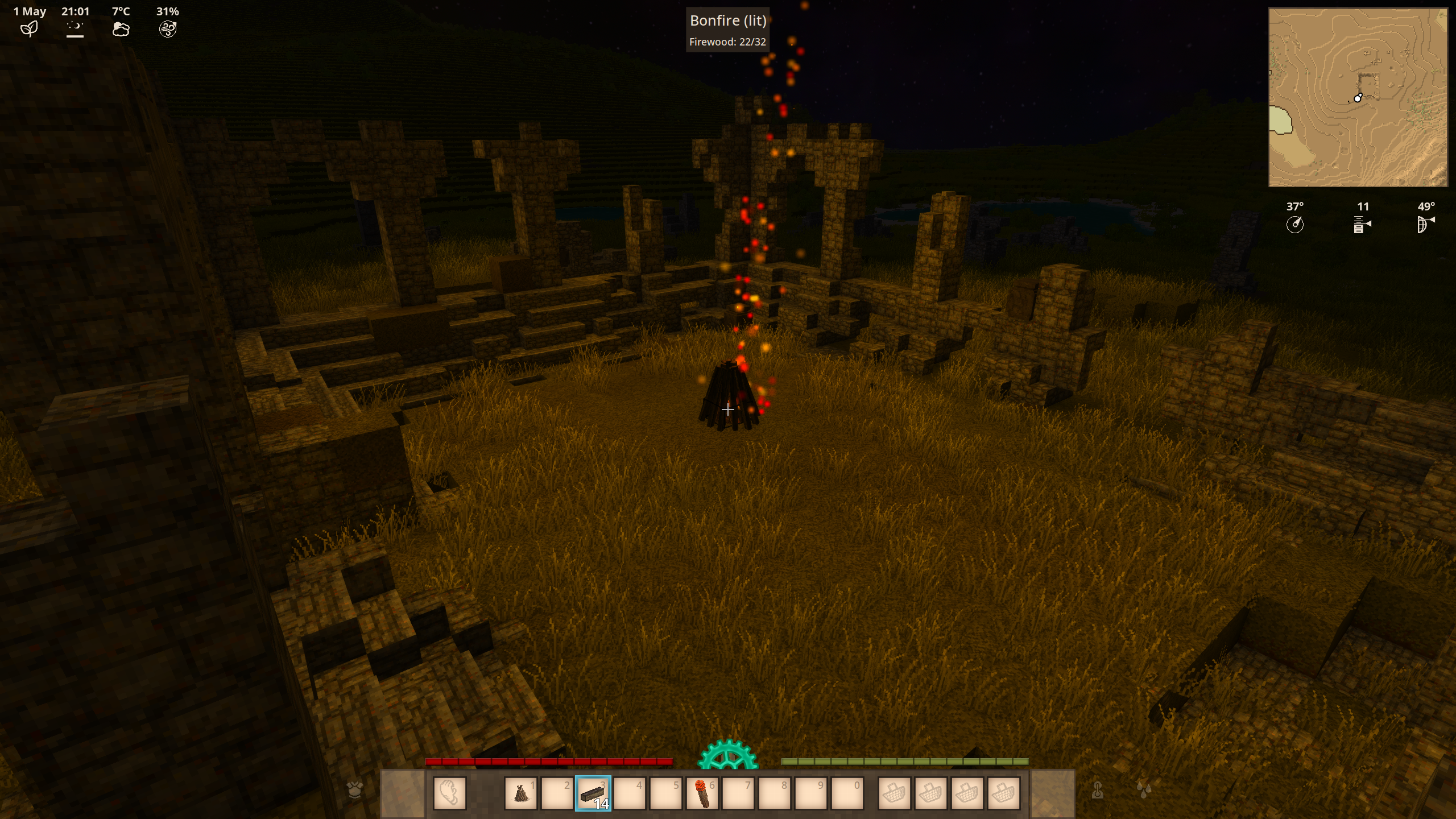Click the armor icon left of the hotbar

(355, 789)
